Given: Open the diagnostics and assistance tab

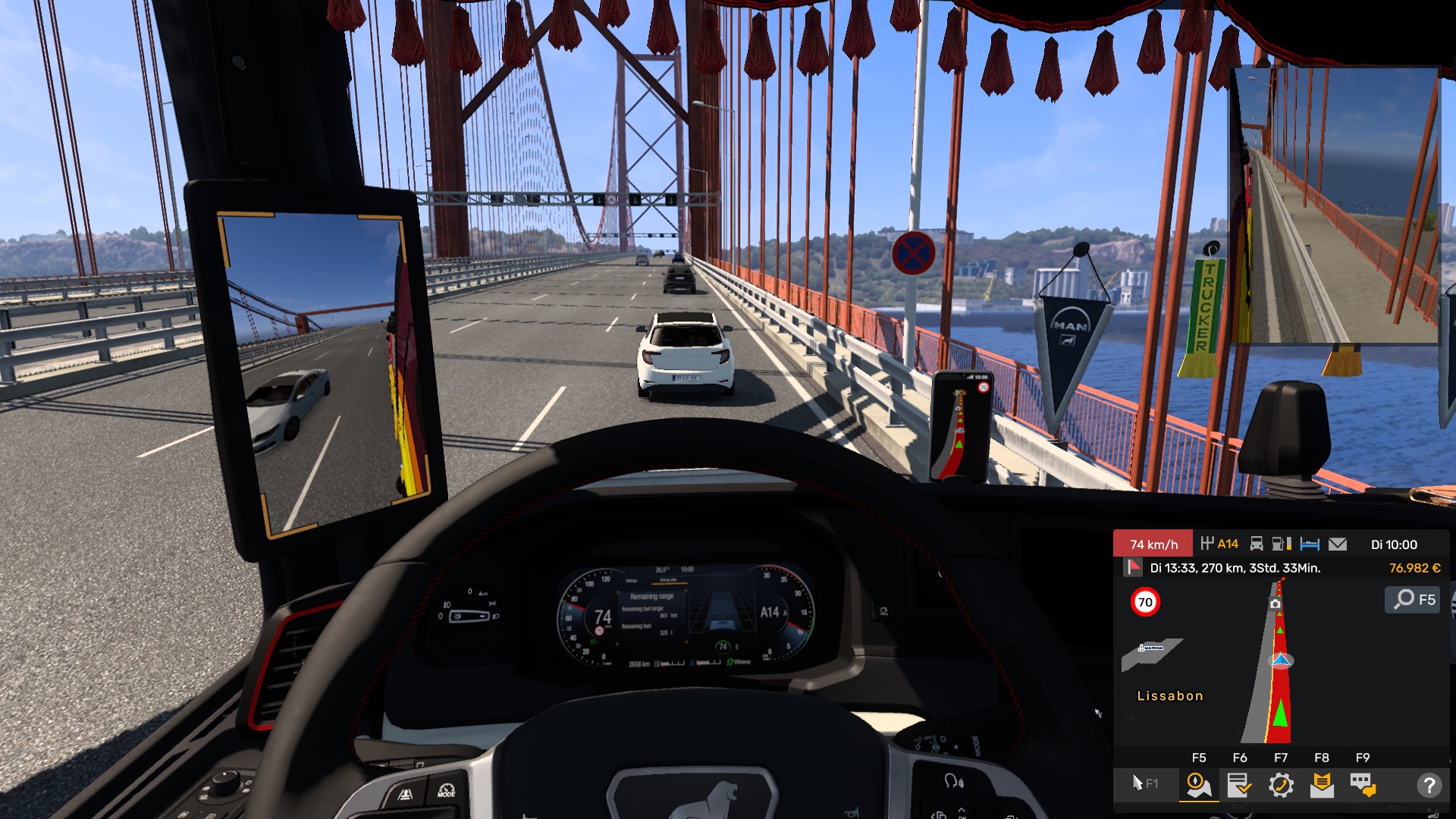Looking at the screenshot, I should click(1281, 785).
